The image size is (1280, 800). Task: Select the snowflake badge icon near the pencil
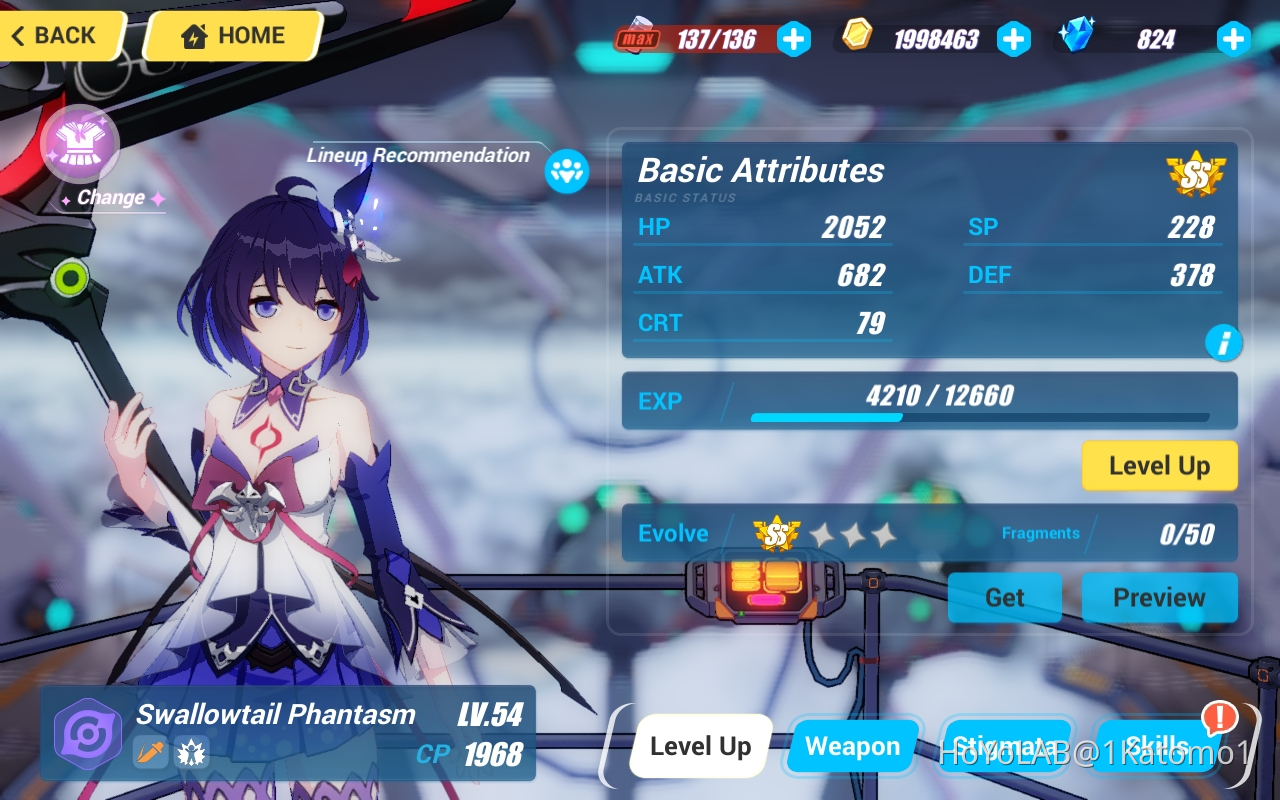click(190, 753)
